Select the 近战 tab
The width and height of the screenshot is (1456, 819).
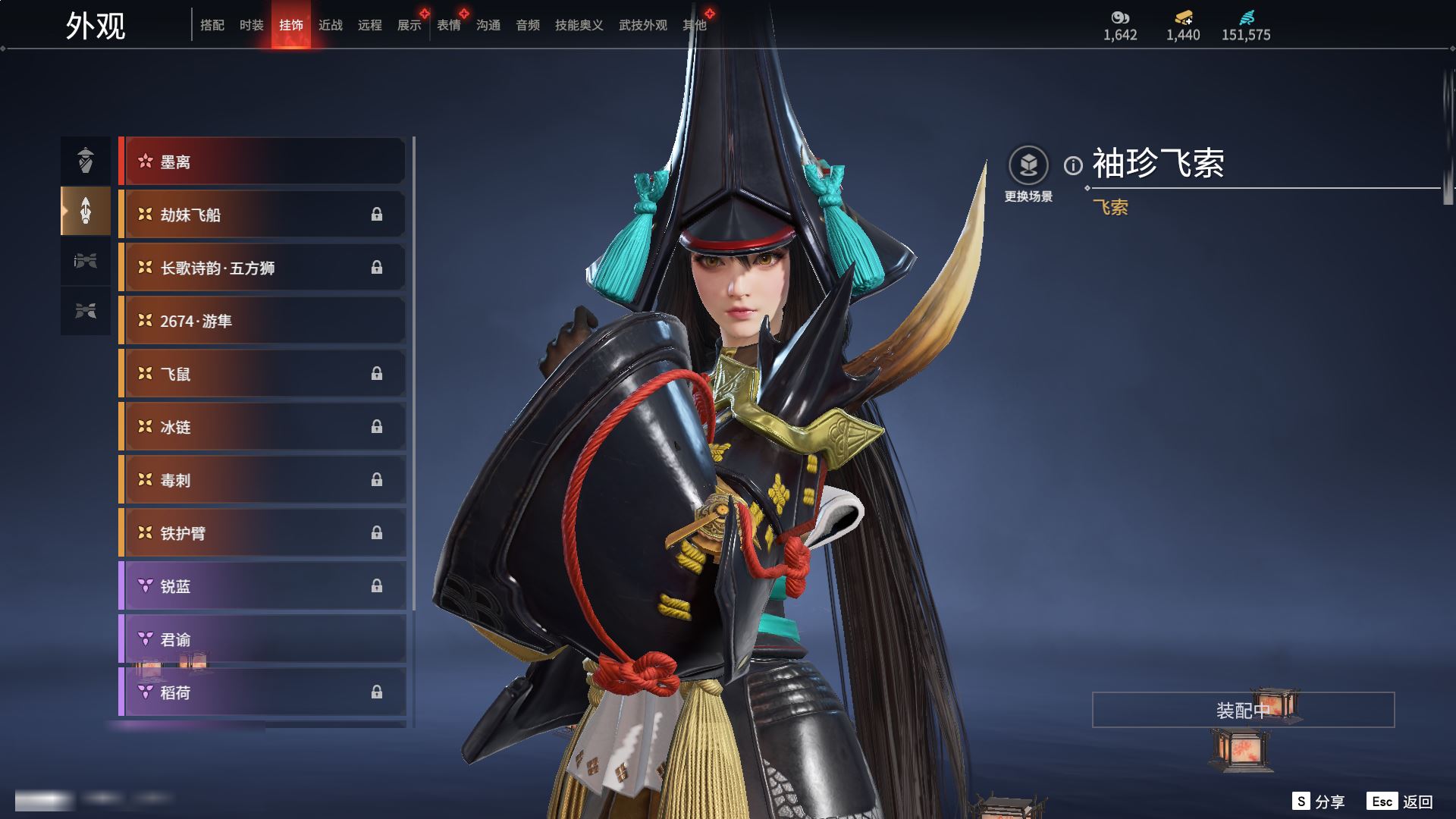click(x=331, y=26)
